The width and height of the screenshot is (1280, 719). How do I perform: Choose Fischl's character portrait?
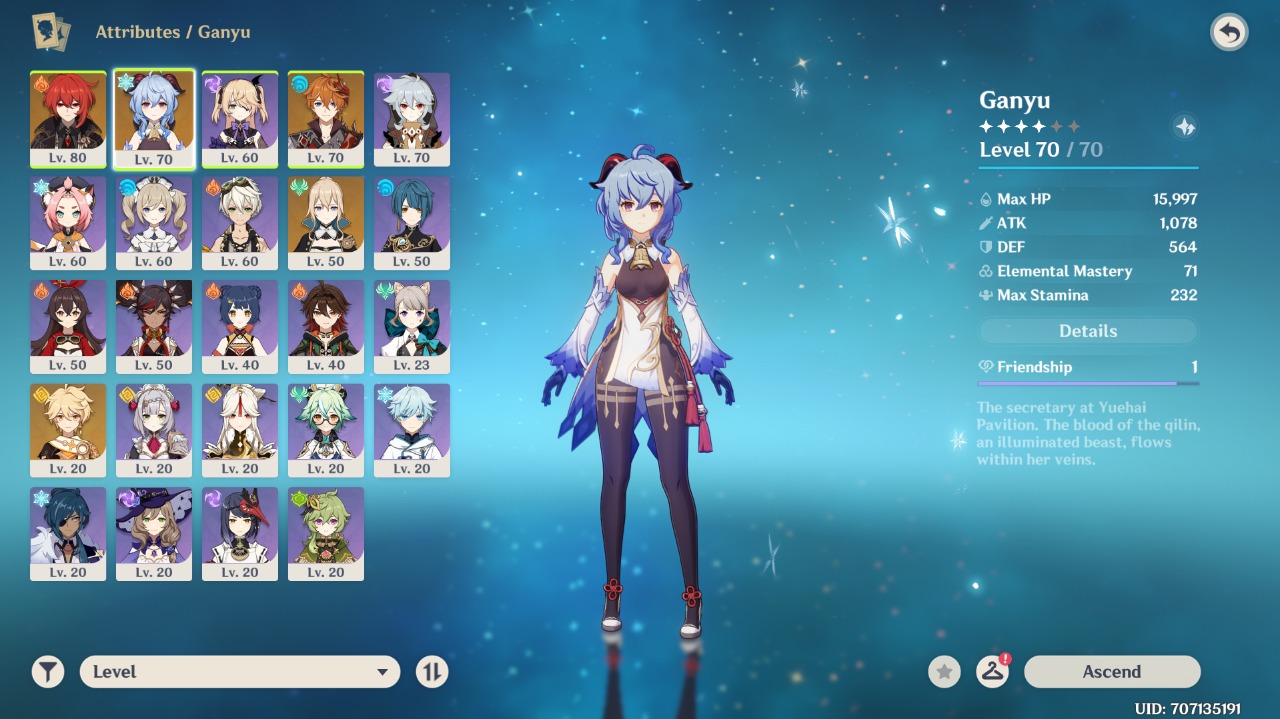click(x=240, y=118)
